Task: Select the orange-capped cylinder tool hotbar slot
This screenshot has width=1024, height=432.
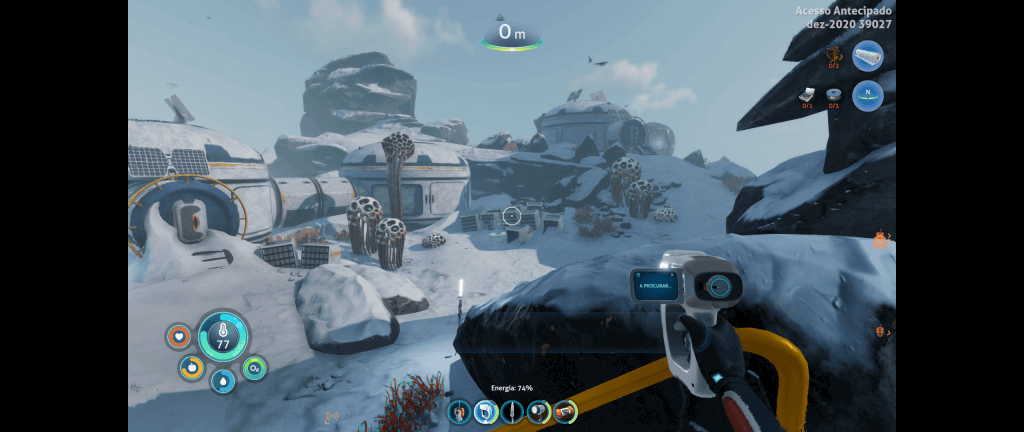Action: point(566,411)
